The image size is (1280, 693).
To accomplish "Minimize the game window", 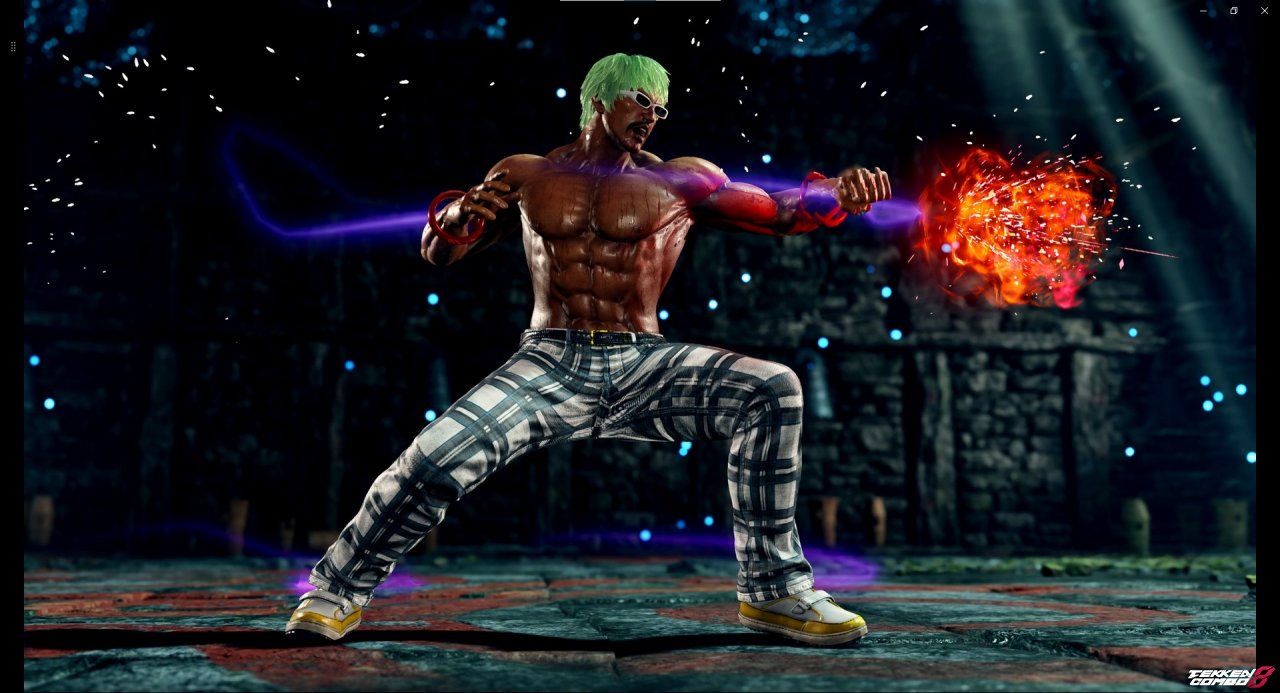I will (1203, 10).
